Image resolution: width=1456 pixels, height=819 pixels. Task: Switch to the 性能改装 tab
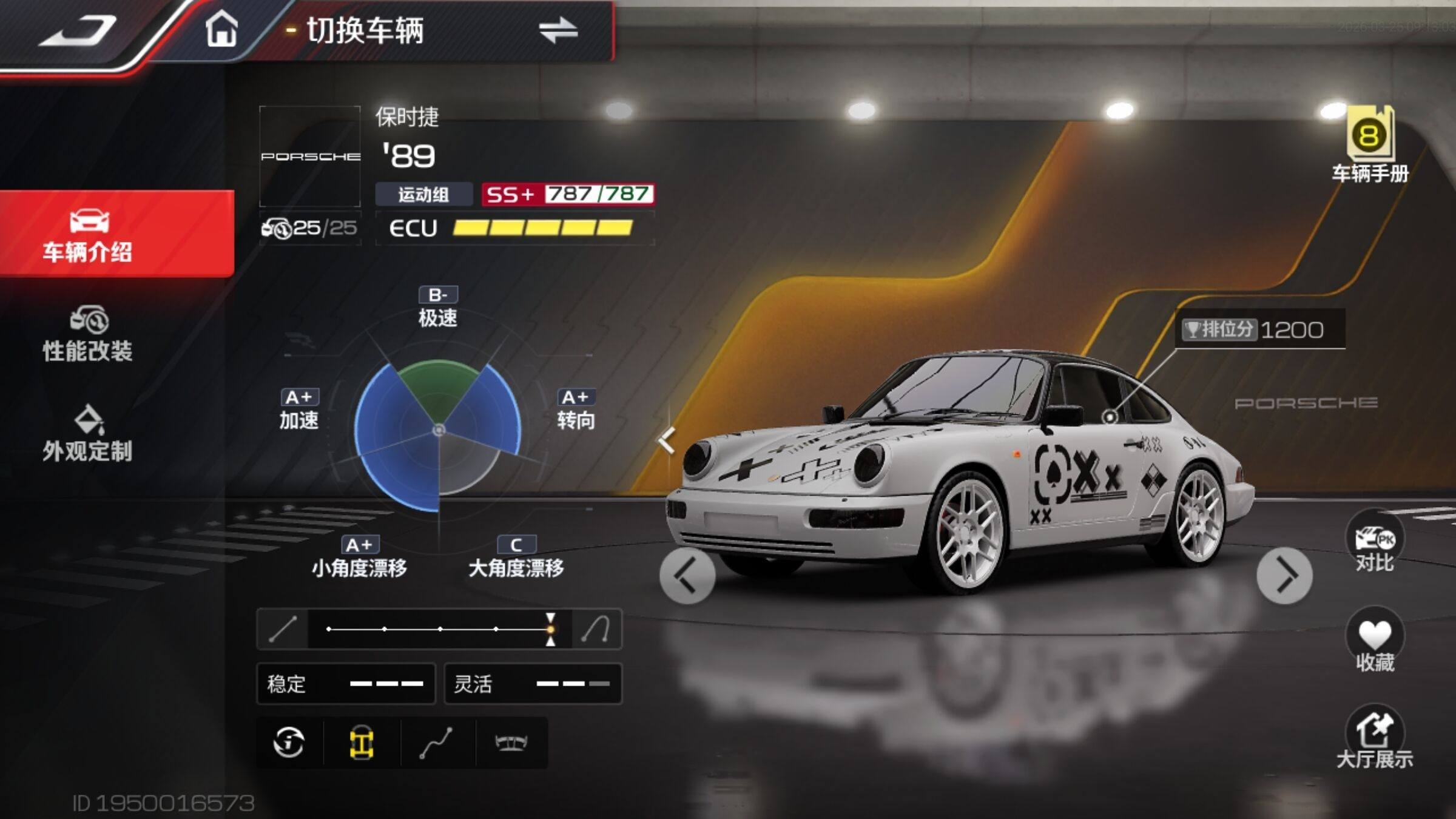tap(88, 335)
